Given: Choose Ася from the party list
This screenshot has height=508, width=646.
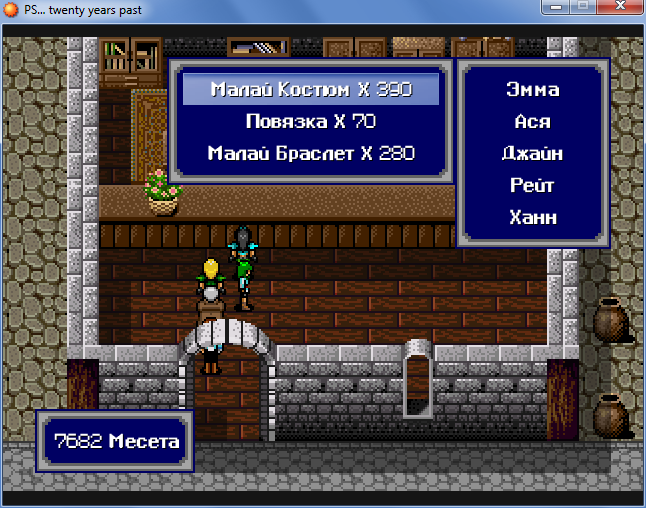Looking at the screenshot, I should coord(531,122).
